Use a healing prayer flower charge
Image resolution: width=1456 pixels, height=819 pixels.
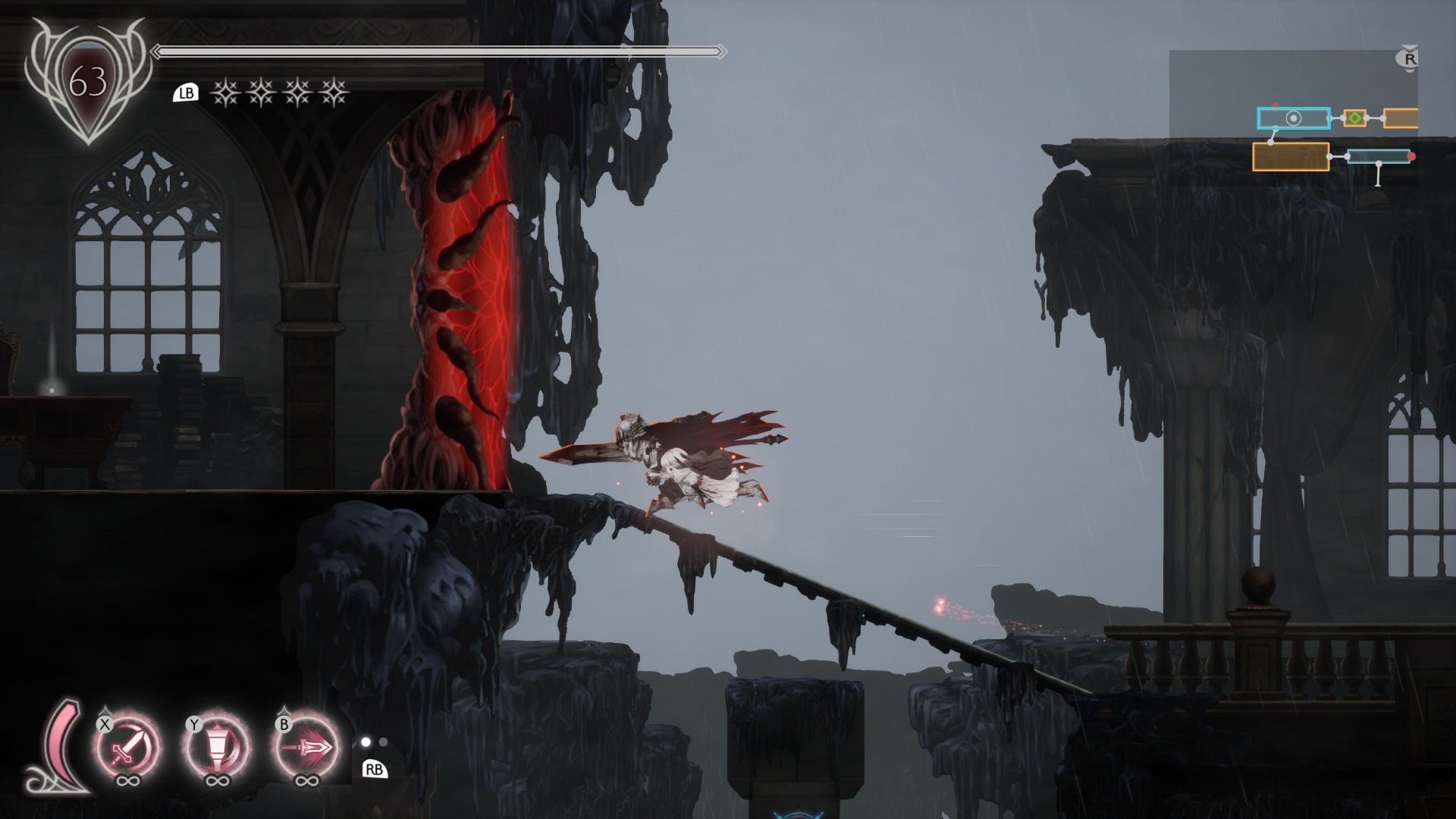click(224, 93)
